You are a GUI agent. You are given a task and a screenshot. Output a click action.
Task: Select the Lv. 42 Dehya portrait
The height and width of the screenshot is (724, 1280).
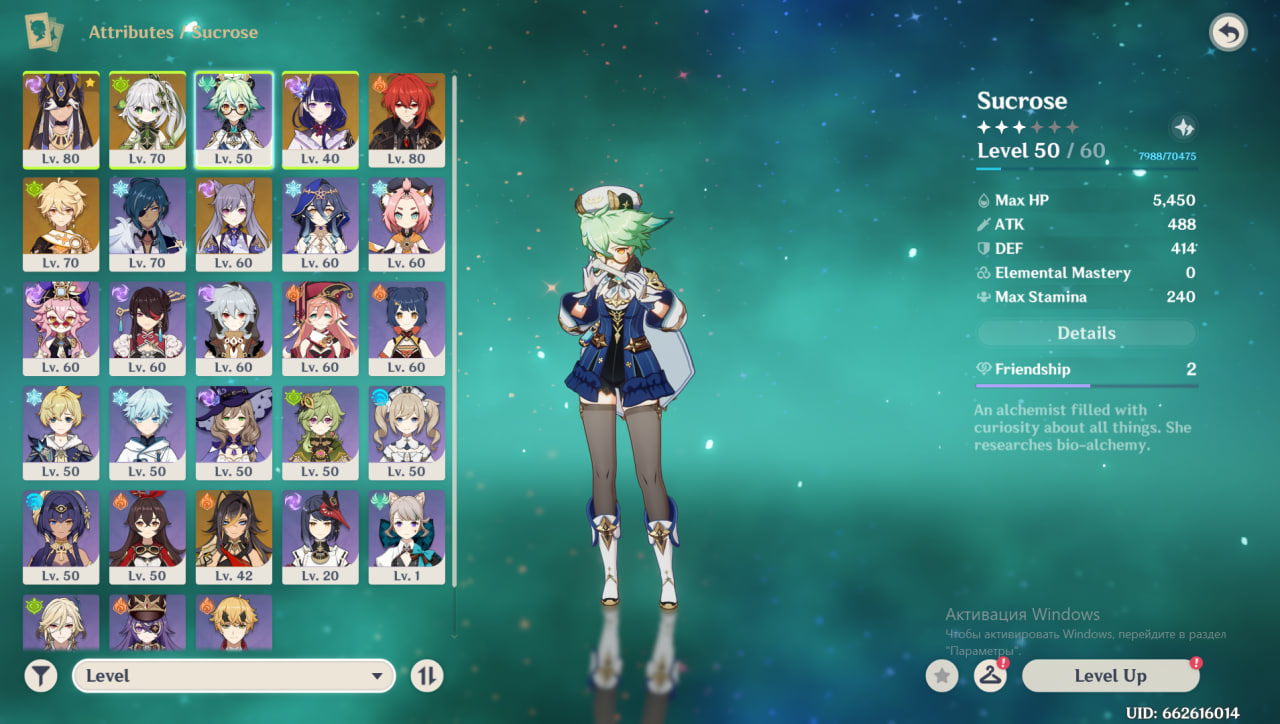(x=233, y=536)
